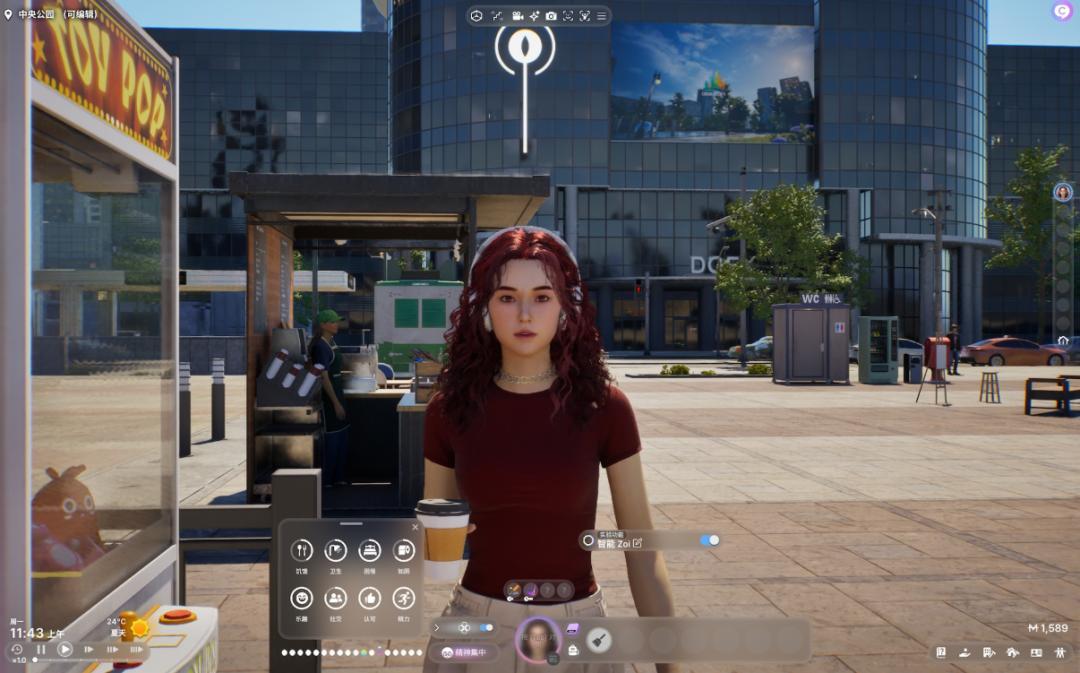Open the video camera recording mode

point(518,16)
